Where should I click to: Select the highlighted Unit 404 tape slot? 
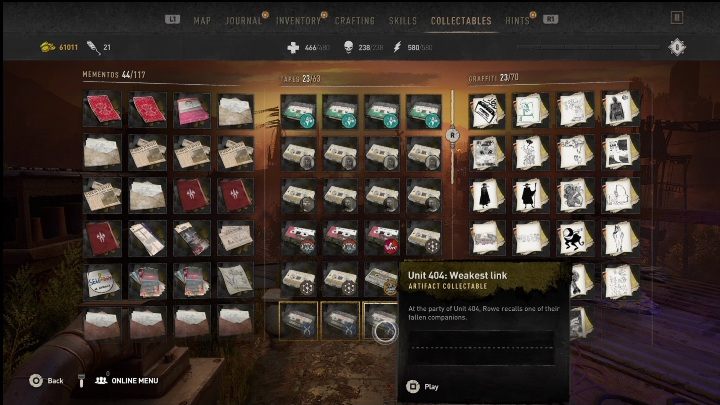point(383,321)
